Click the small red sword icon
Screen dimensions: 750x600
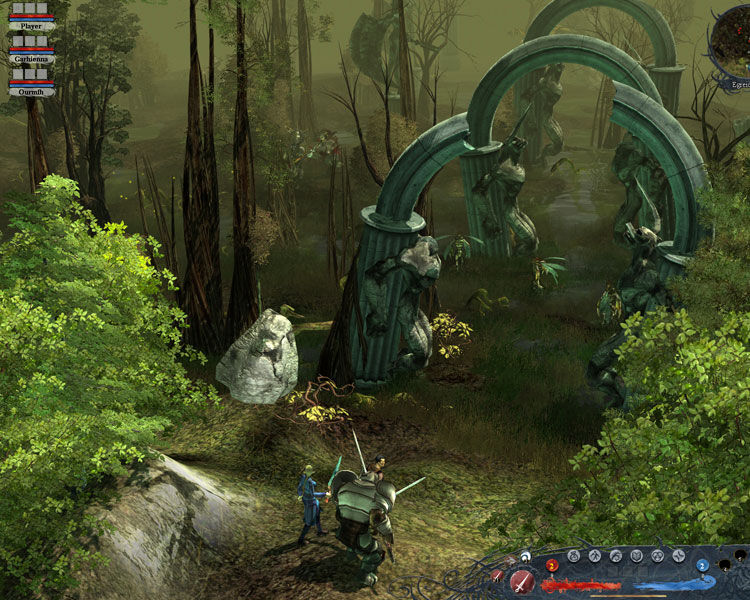497,575
